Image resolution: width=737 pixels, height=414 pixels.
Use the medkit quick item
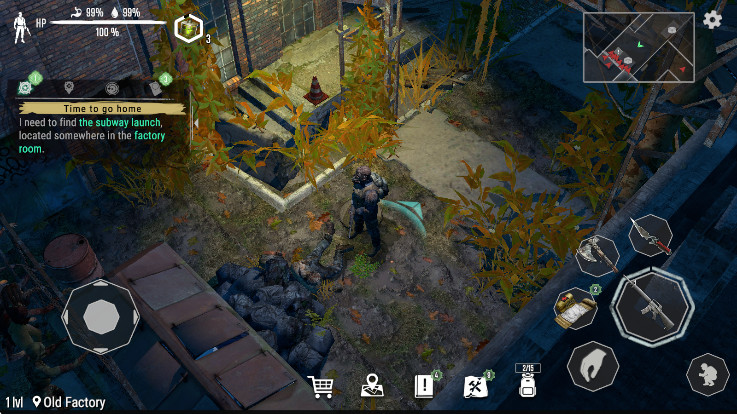point(575,309)
